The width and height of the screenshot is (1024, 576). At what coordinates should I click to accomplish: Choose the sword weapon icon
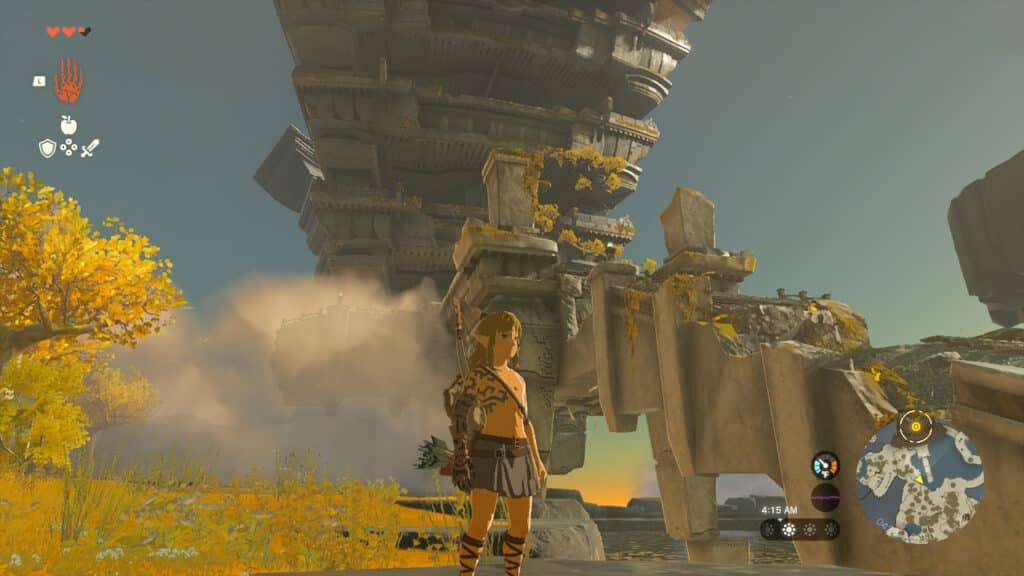(90, 148)
